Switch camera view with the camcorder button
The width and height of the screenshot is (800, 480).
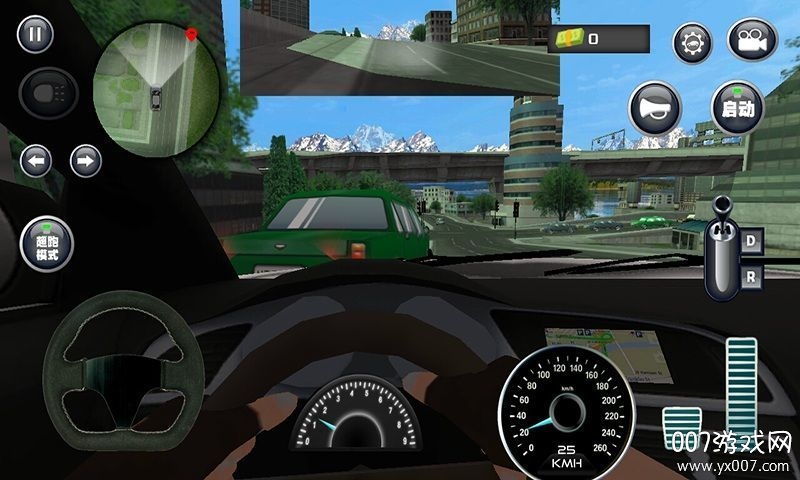(x=751, y=42)
